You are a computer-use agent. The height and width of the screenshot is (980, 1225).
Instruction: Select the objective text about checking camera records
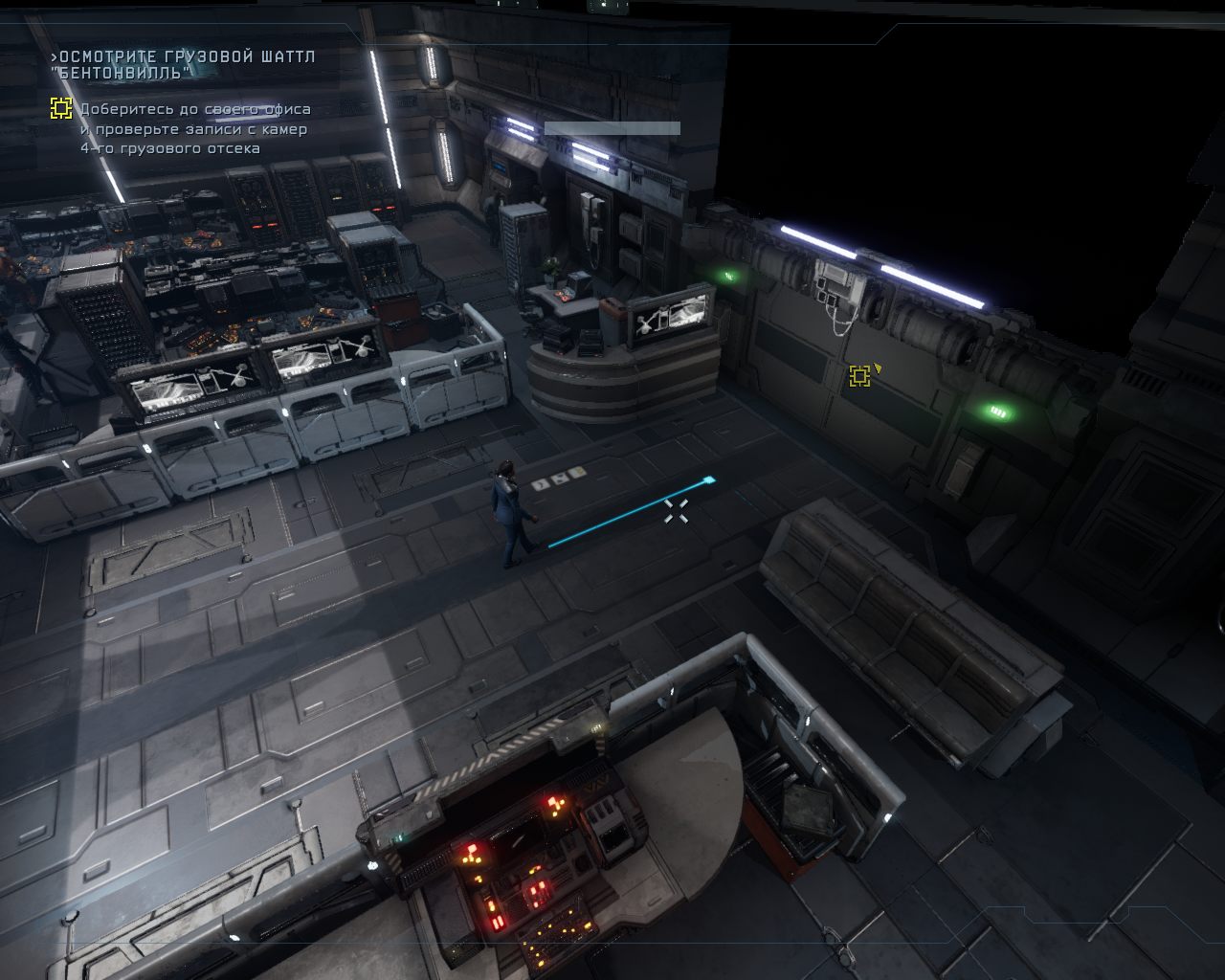194,129
